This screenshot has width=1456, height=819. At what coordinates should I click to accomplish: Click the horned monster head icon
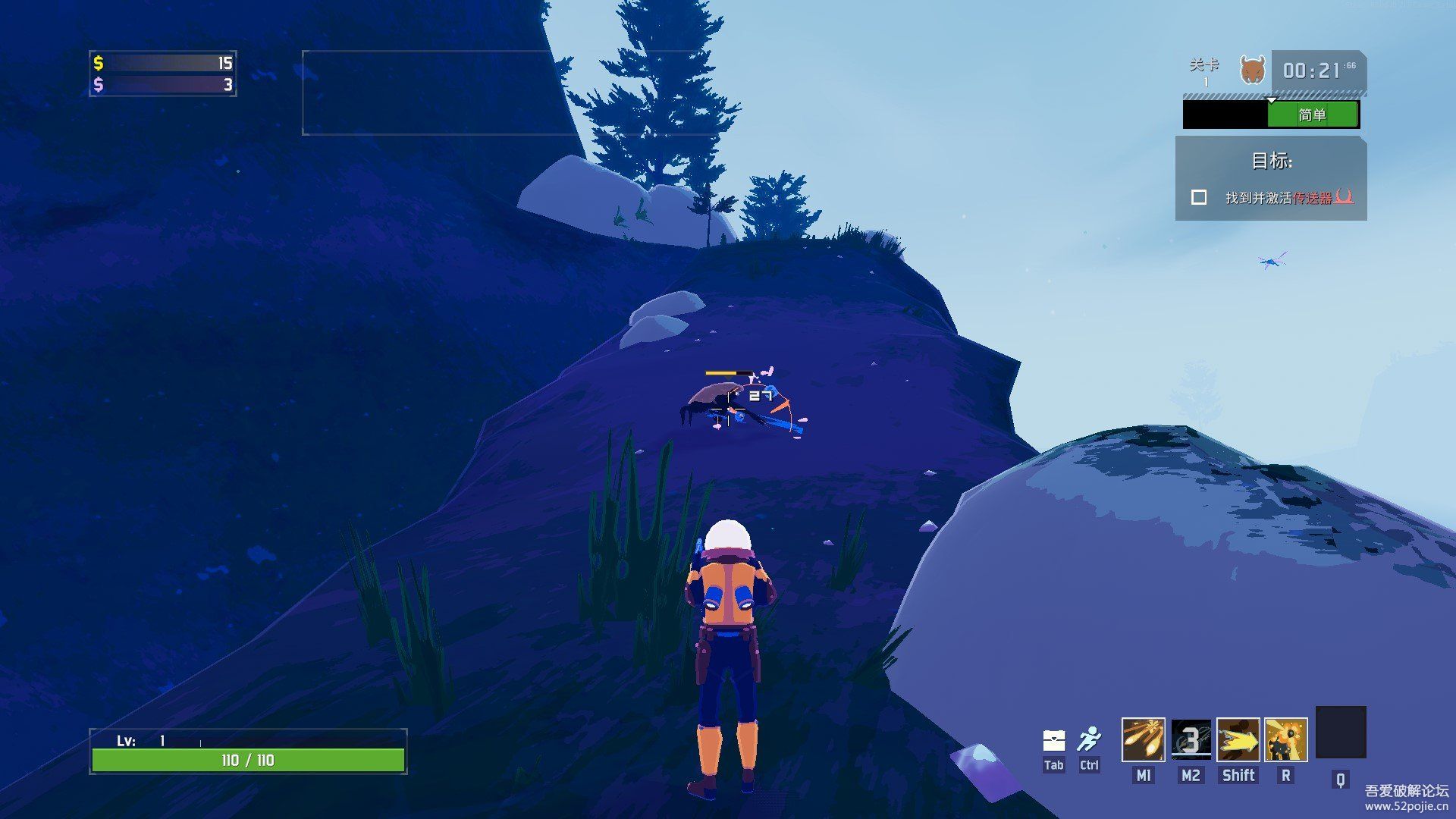(1253, 71)
